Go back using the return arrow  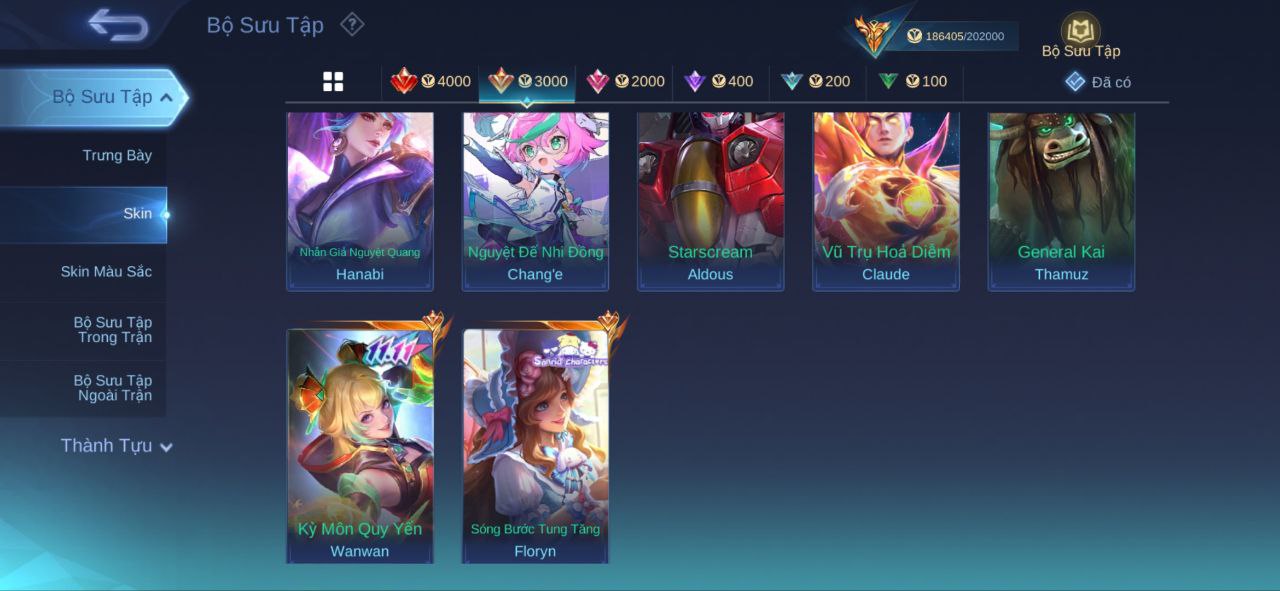[x=118, y=24]
